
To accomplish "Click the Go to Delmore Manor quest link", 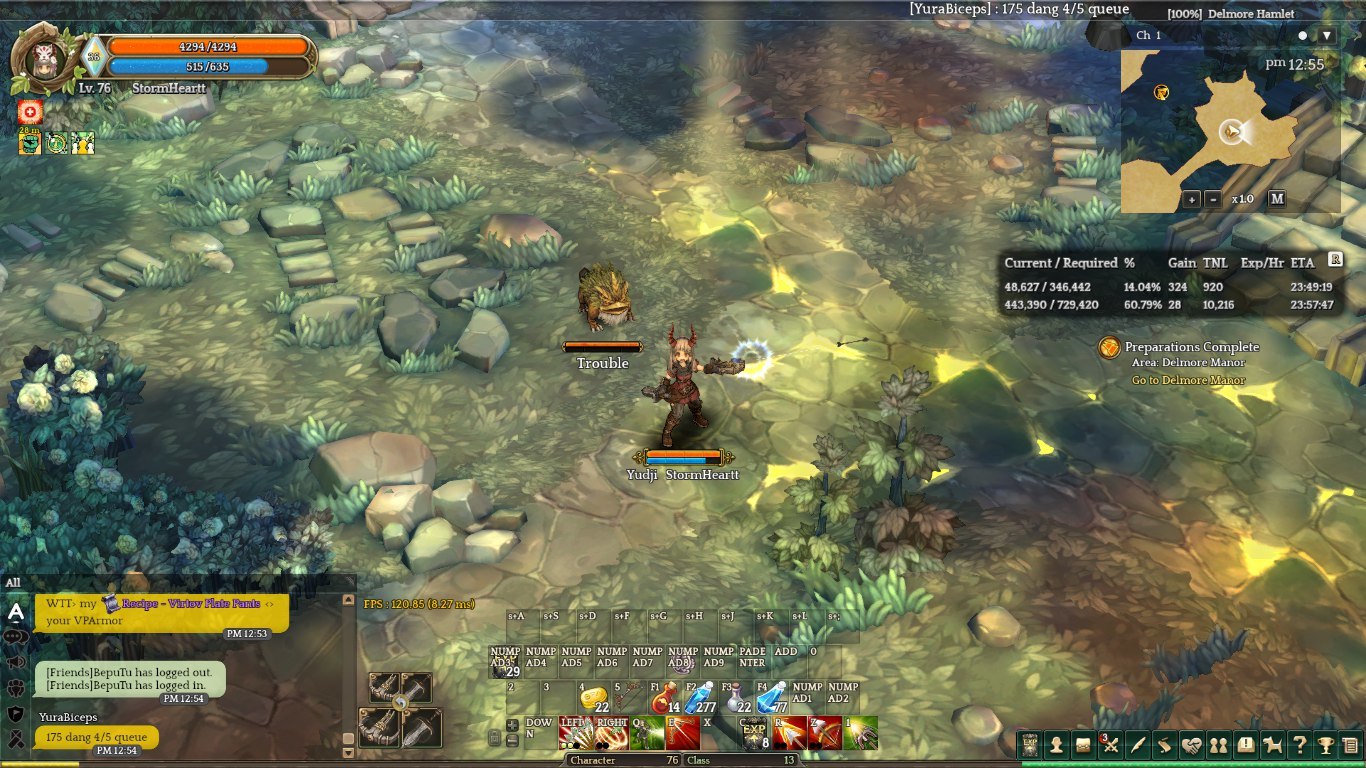I will [1188, 381].
